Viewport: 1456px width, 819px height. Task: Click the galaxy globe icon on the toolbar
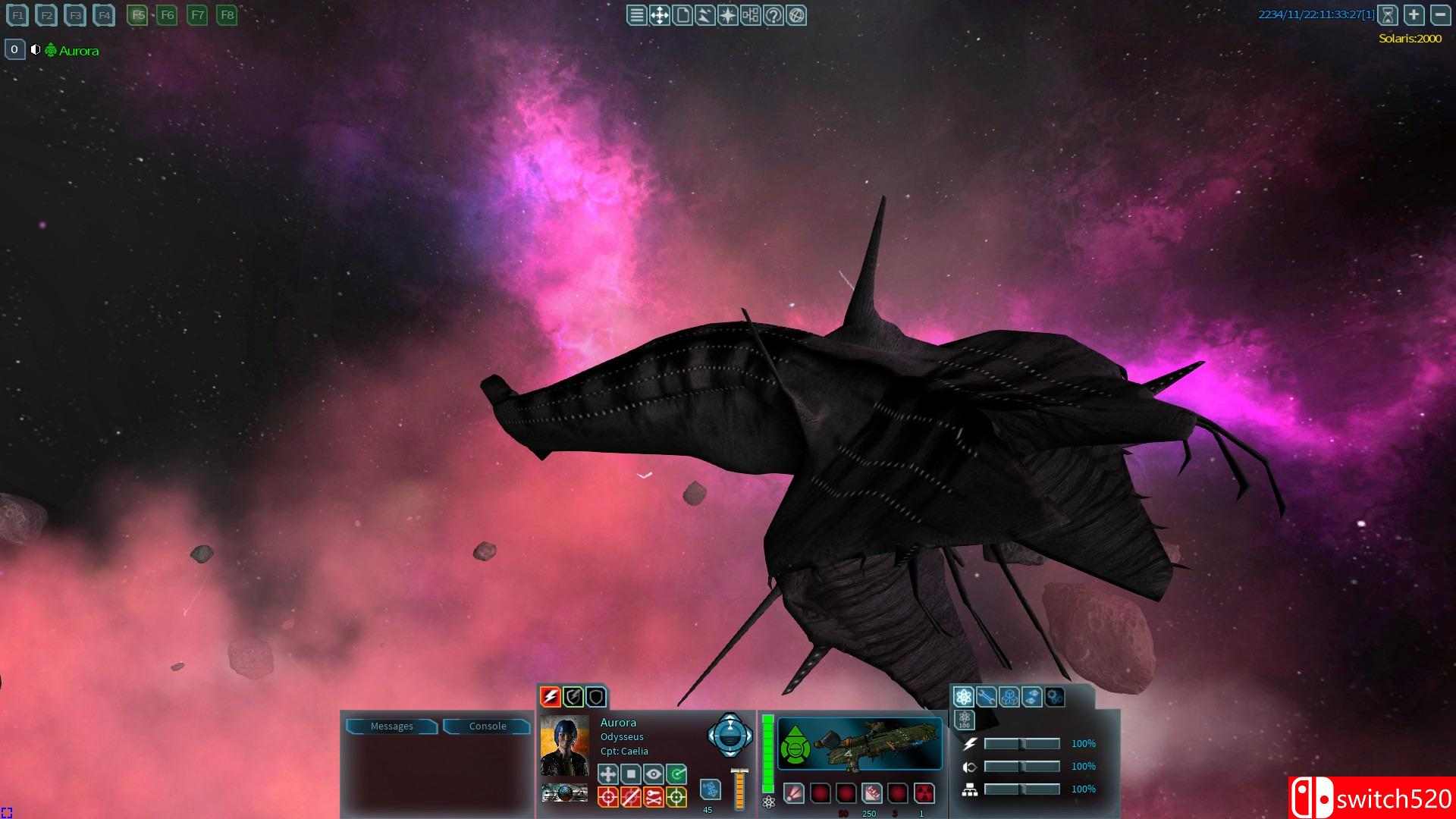coord(797,15)
